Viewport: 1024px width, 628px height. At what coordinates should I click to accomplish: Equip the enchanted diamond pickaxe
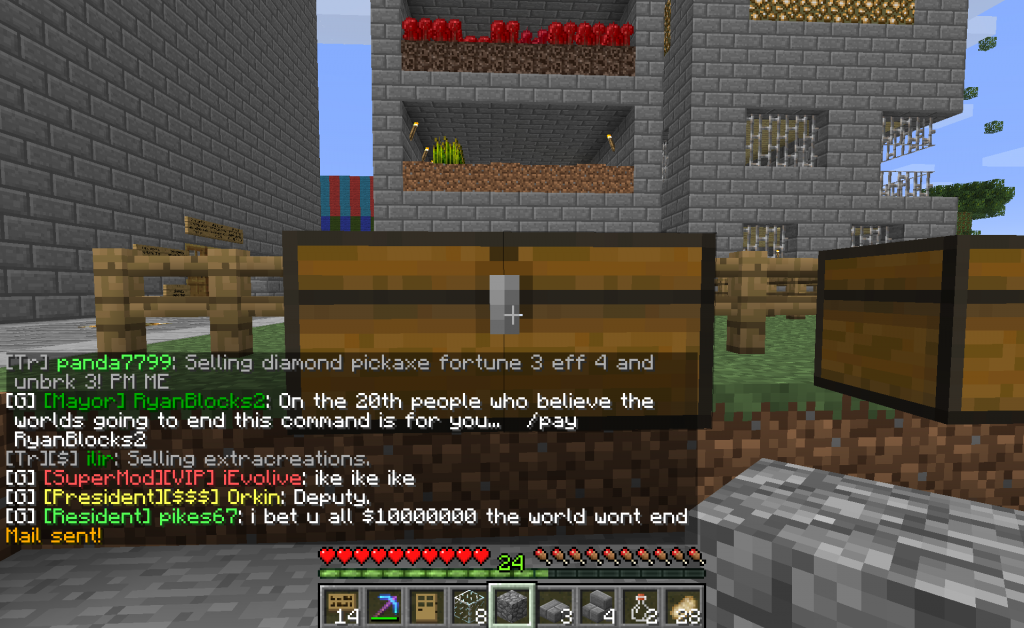coord(384,606)
